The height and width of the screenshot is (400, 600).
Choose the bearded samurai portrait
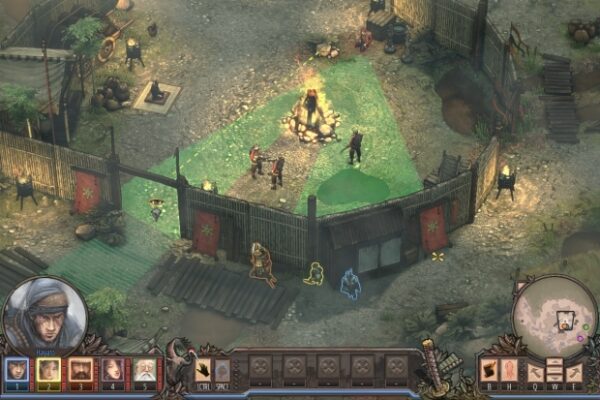(x=80, y=370)
